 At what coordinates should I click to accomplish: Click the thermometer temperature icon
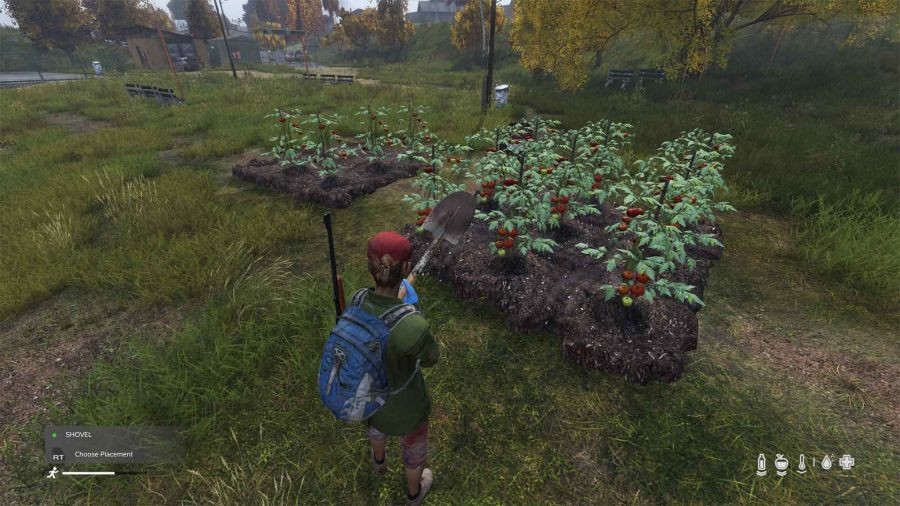click(x=802, y=463)
